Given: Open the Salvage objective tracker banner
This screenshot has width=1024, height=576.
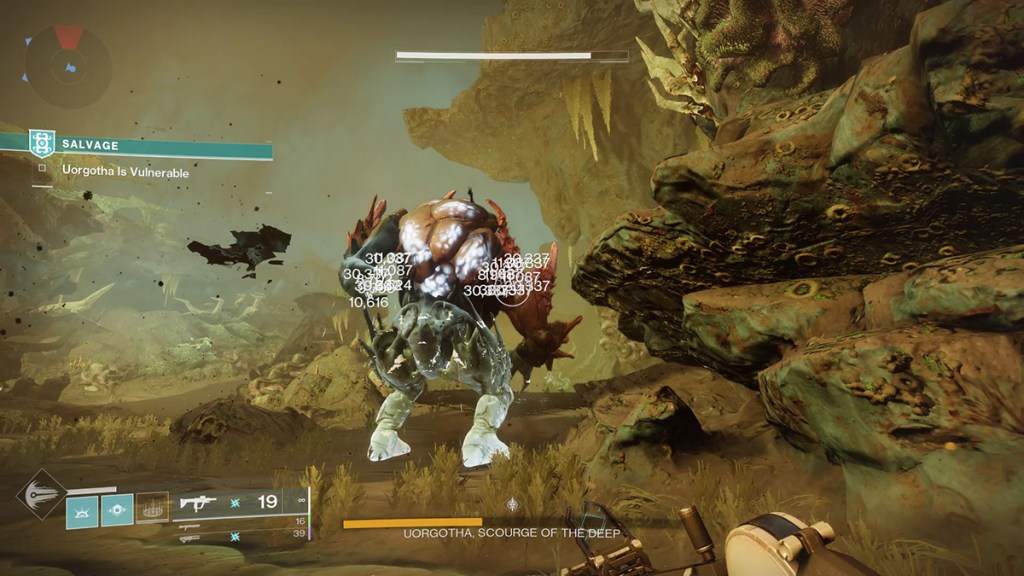Looking at the screenshot, I should click(150, 145).
